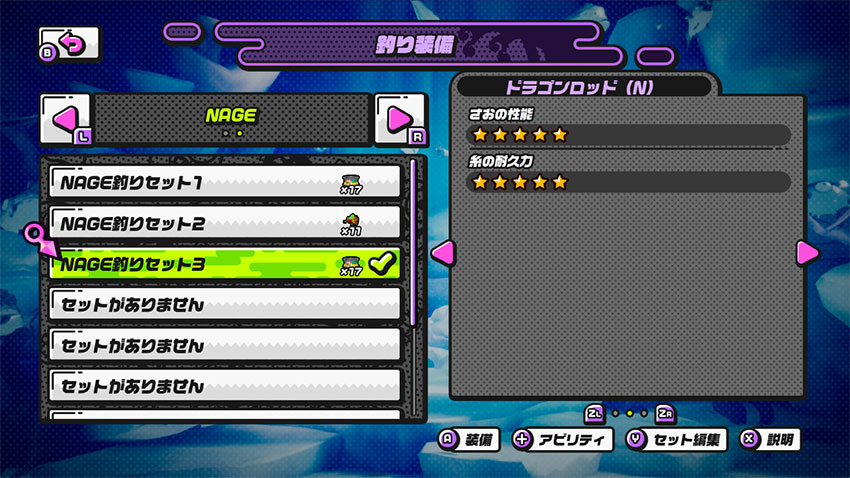Open セット編集 to edit the set
This screenshot has height=478, width=850.
click(676, 440)
